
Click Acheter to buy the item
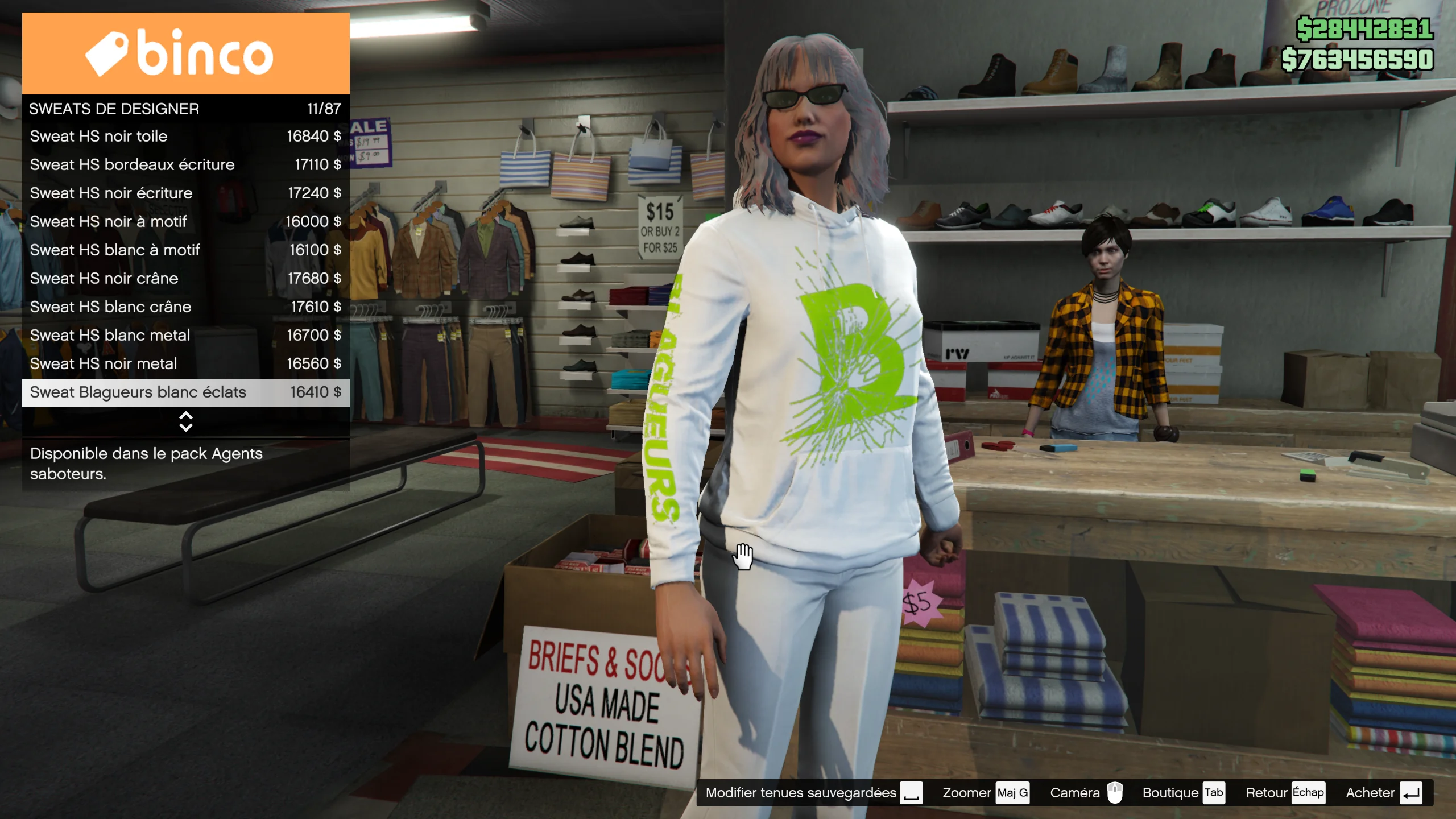pos(1383,793)
